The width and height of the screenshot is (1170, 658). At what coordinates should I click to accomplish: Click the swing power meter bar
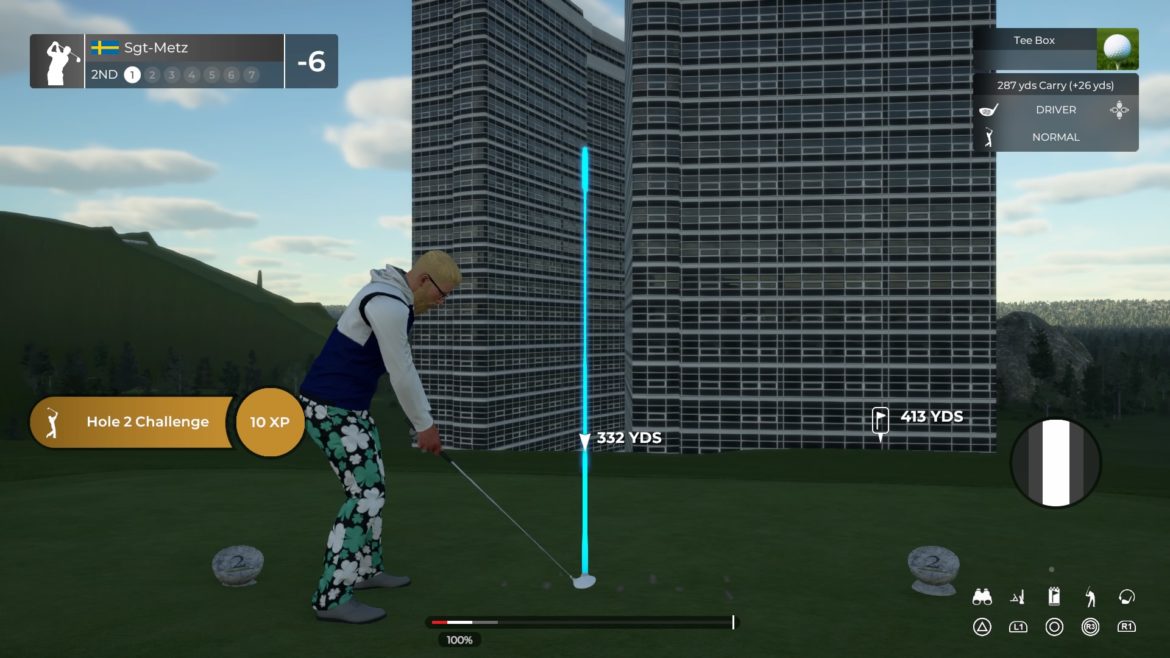tap(582, 622)
